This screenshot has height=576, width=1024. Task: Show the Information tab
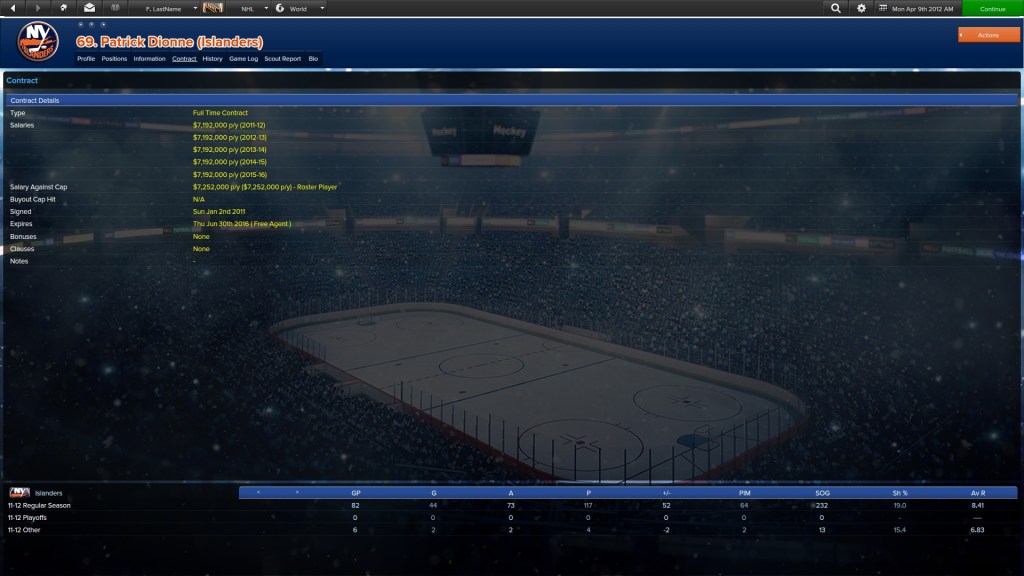[x=149, y=59]
